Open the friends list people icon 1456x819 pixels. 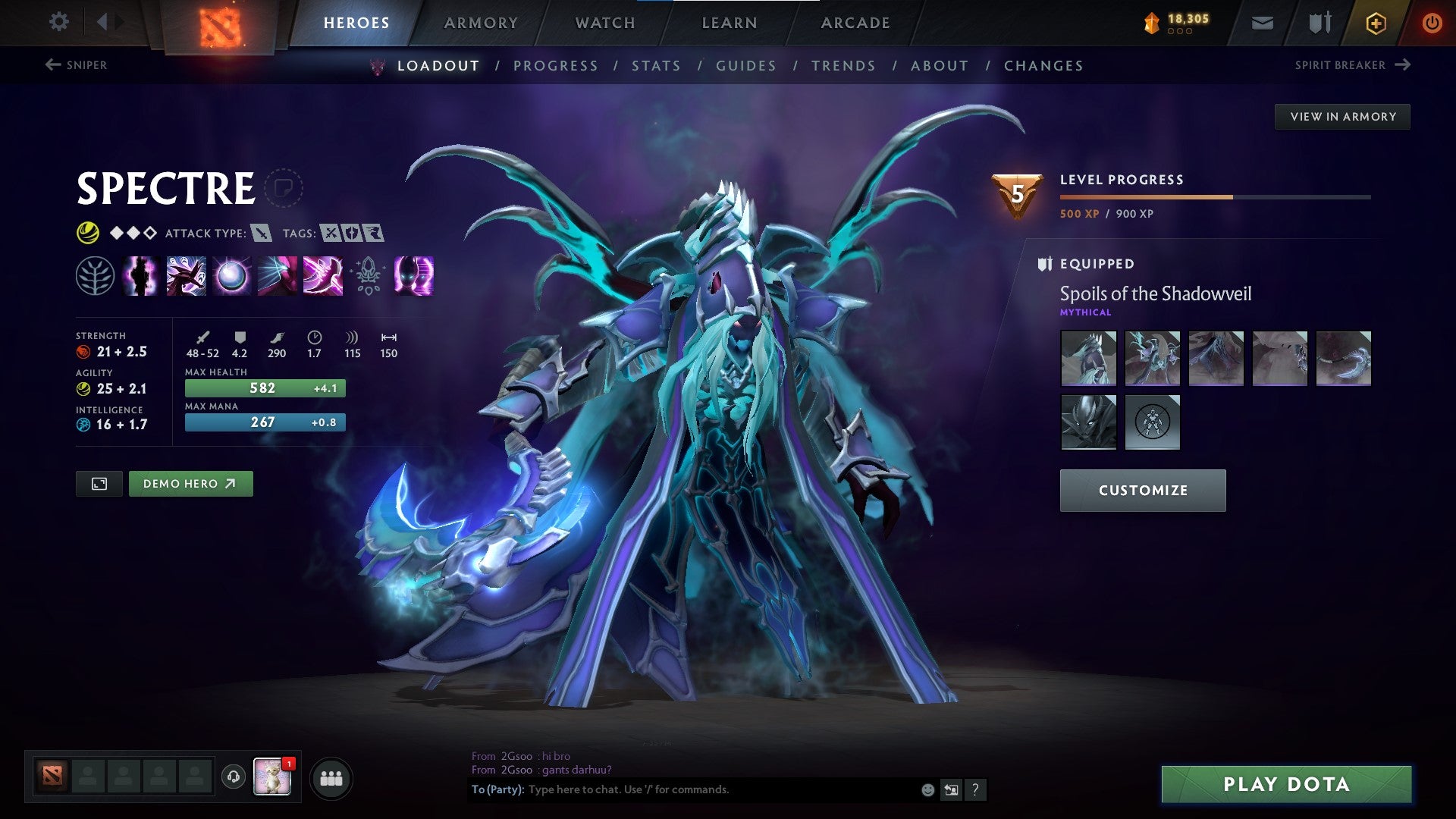331,777
